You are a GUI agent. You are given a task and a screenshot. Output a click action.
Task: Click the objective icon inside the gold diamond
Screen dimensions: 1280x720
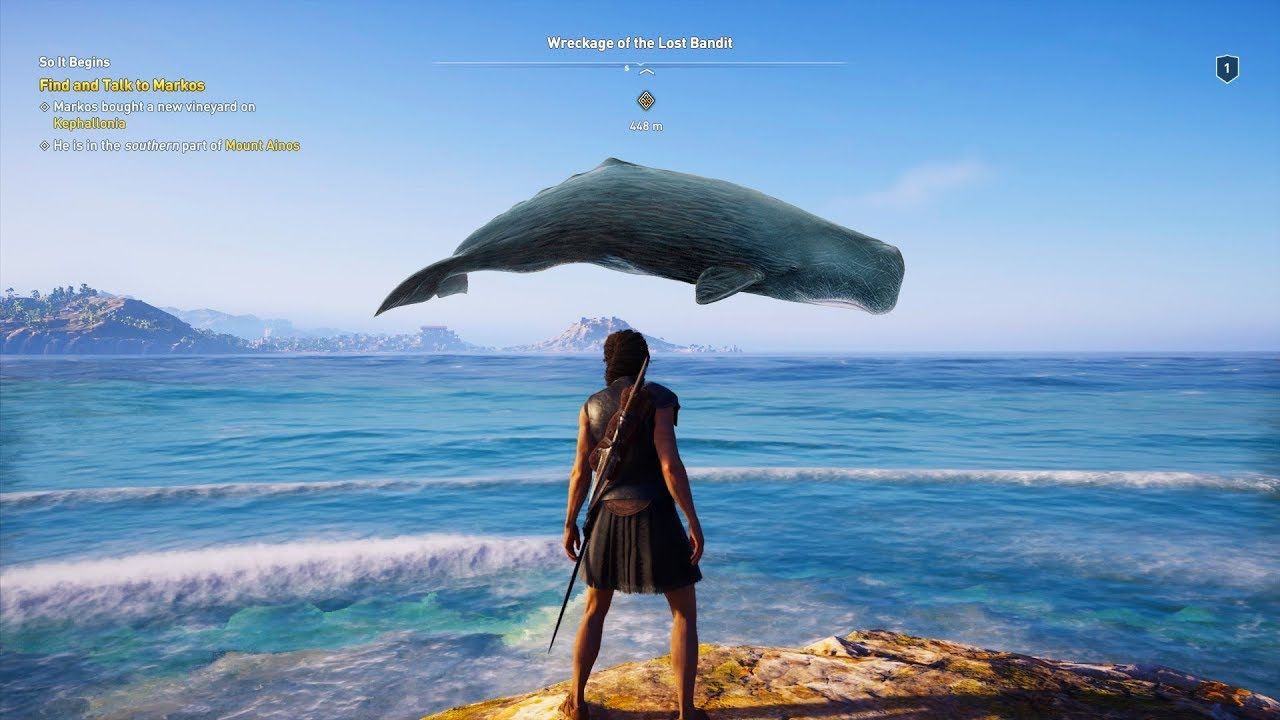646,100
